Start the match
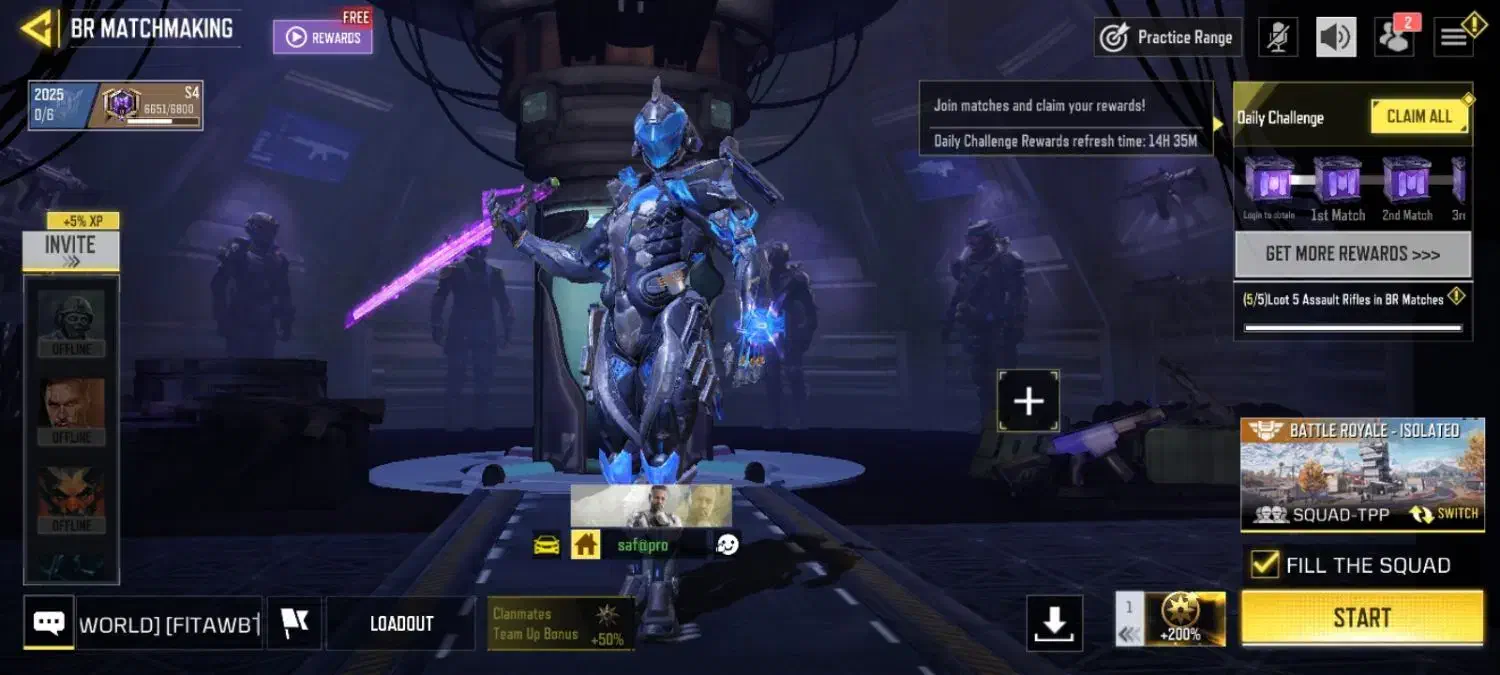The width and height of the screenshot is (1500, 675). click(x=1362, y=618)
